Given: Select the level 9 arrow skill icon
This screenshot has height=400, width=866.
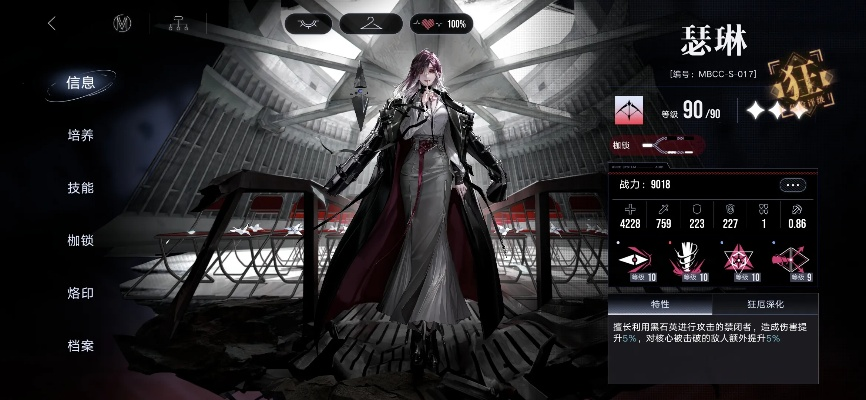Looking at the screenshot, I should pos(793,260).
